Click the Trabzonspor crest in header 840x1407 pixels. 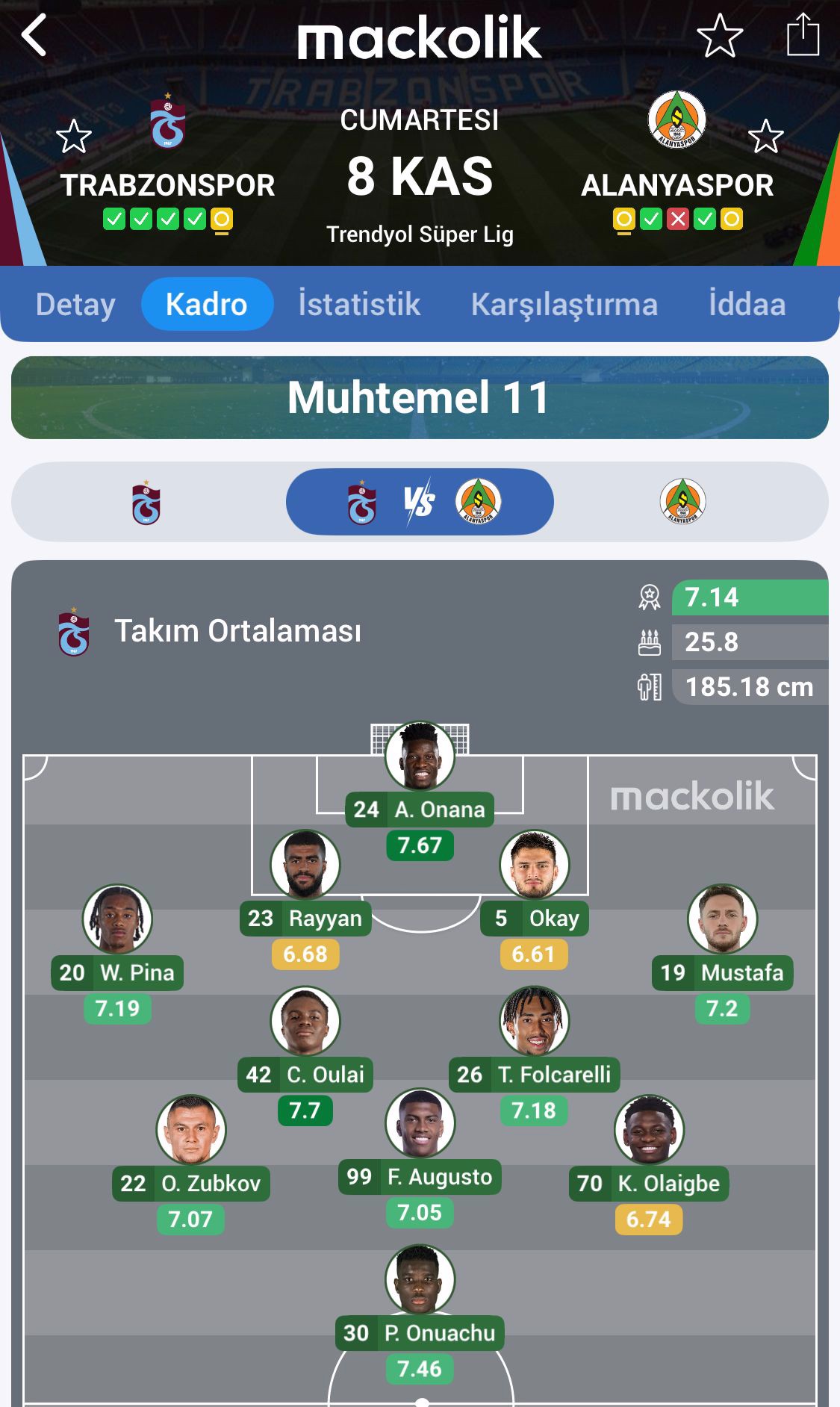[x=168, y=122]
